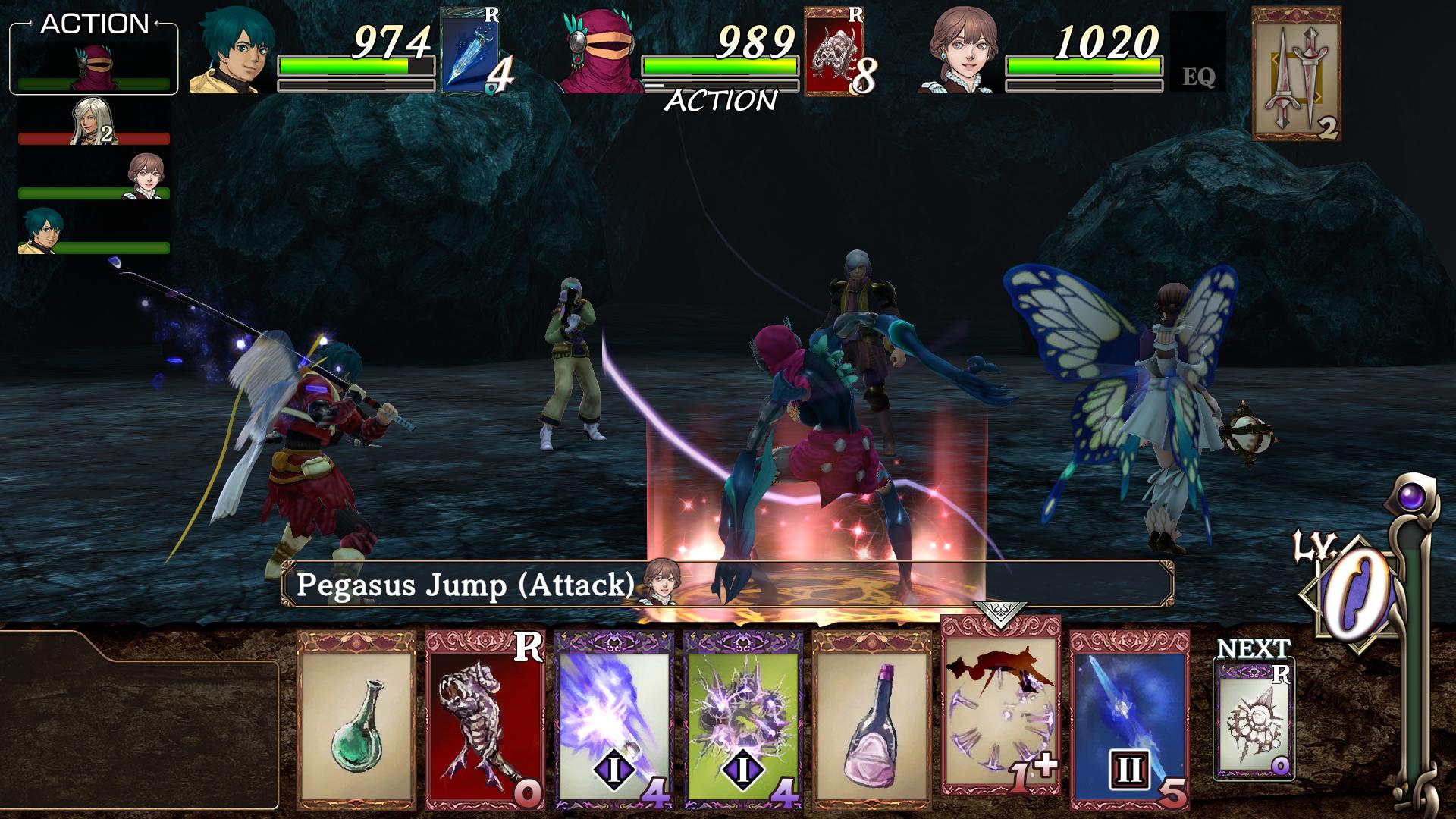Pick the green spiked orb card
This screenshot has height=819, width=1456.
pyautogui.click(x=743, y=719)
